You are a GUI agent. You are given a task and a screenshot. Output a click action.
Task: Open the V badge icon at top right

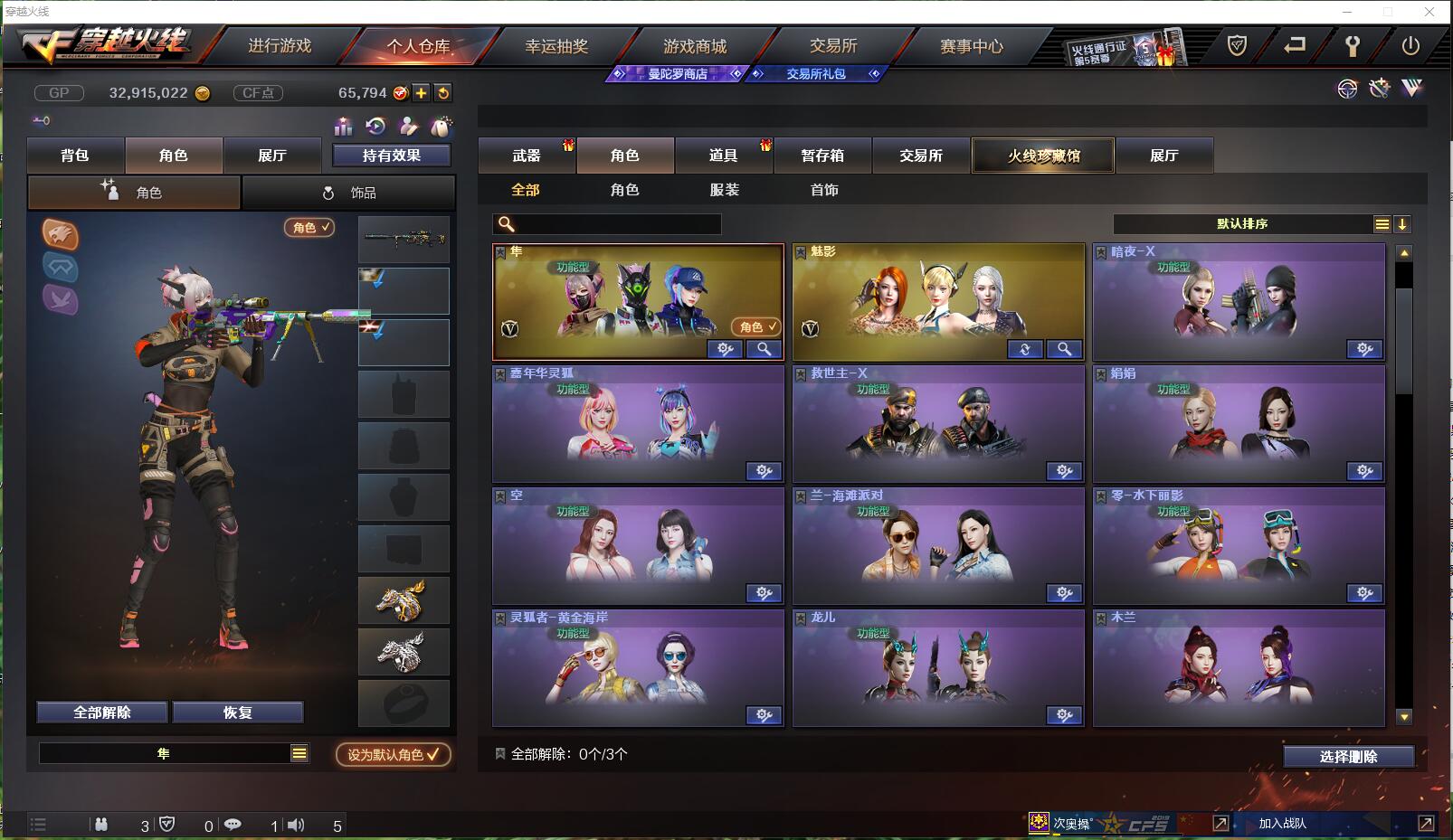(1411, 90)
